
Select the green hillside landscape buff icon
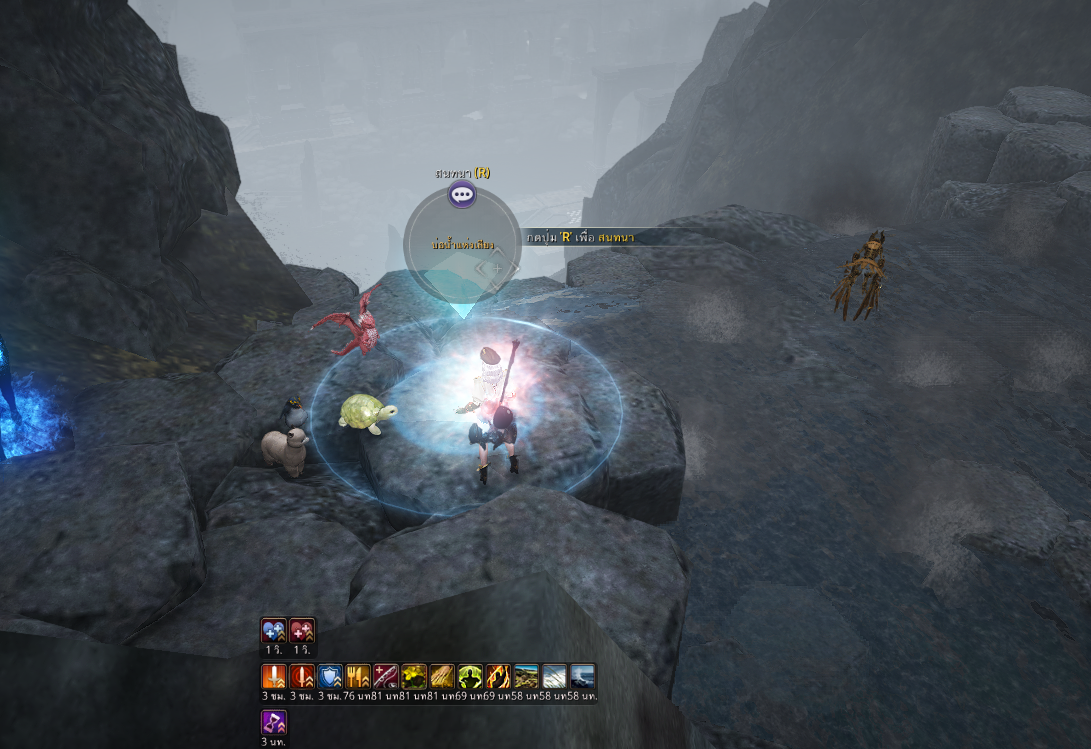pos(526,677)
